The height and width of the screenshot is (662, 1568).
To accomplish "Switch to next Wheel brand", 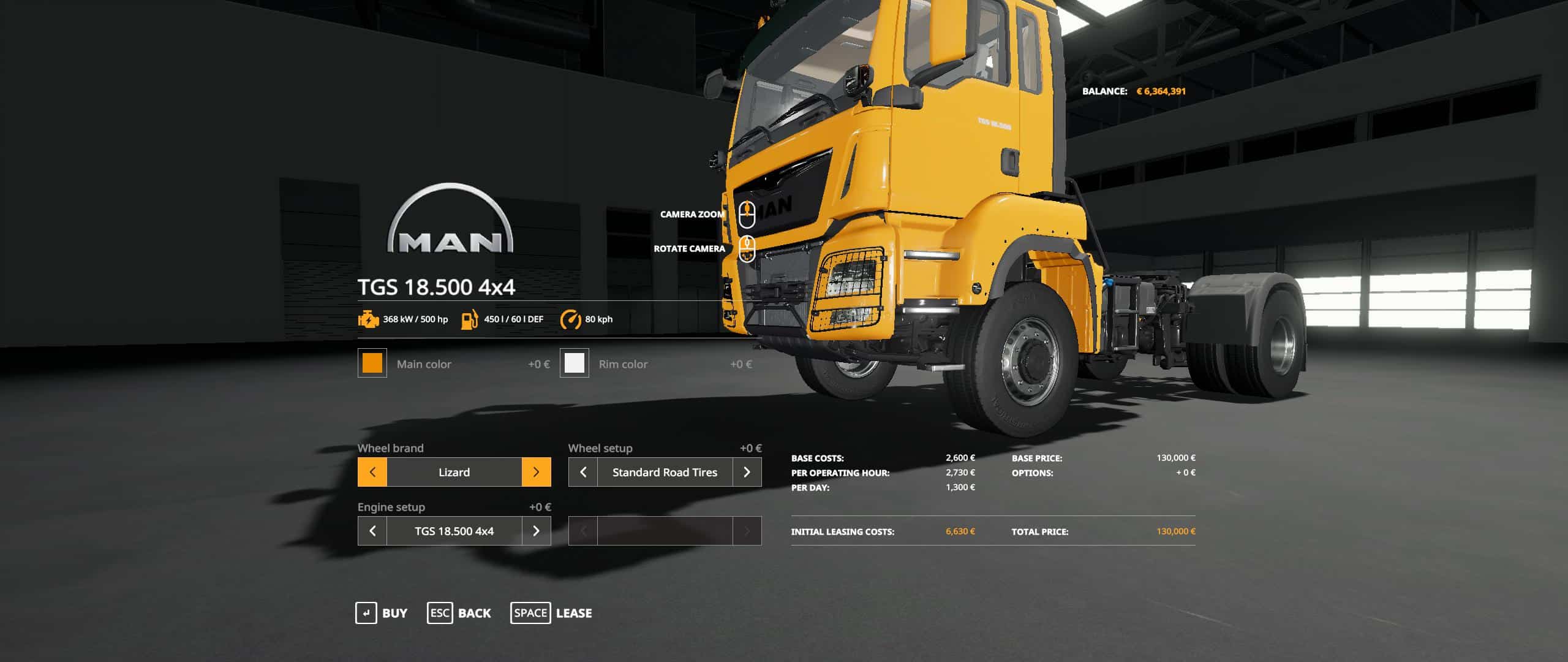I will click(536, 472).
